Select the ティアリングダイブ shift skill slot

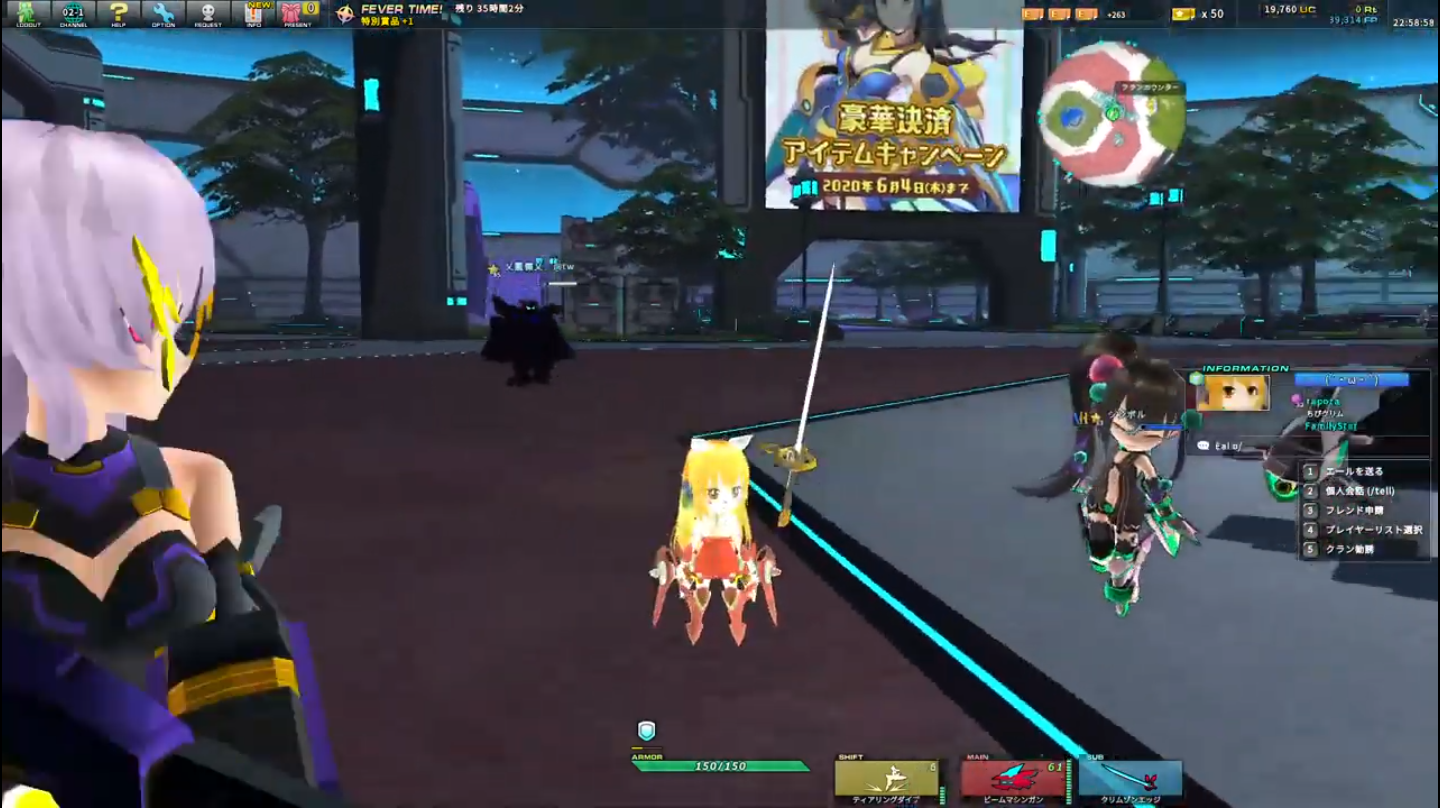tap(885, 778)
